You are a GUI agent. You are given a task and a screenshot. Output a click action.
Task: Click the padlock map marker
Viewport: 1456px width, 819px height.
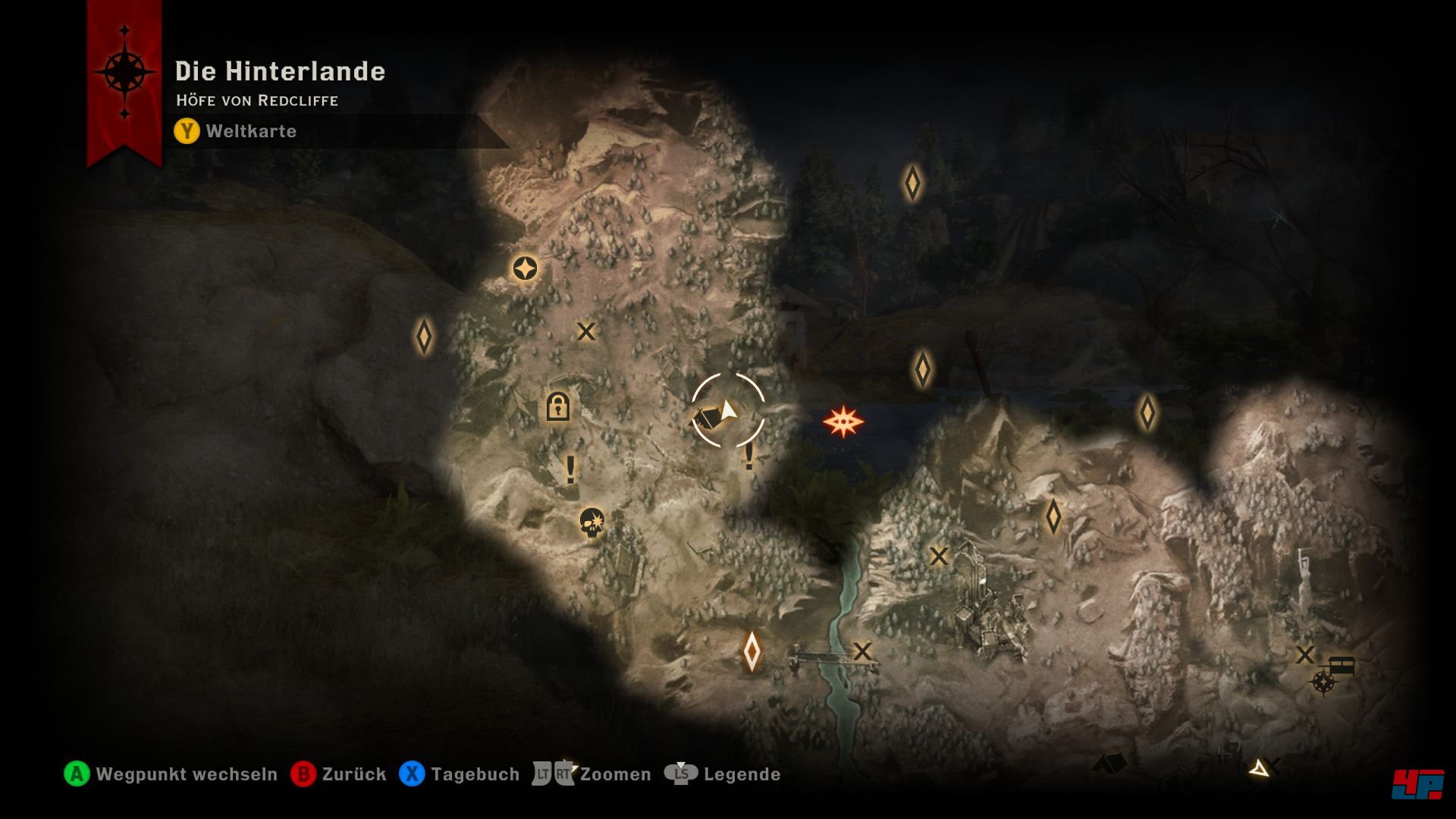tap(557, 406)
